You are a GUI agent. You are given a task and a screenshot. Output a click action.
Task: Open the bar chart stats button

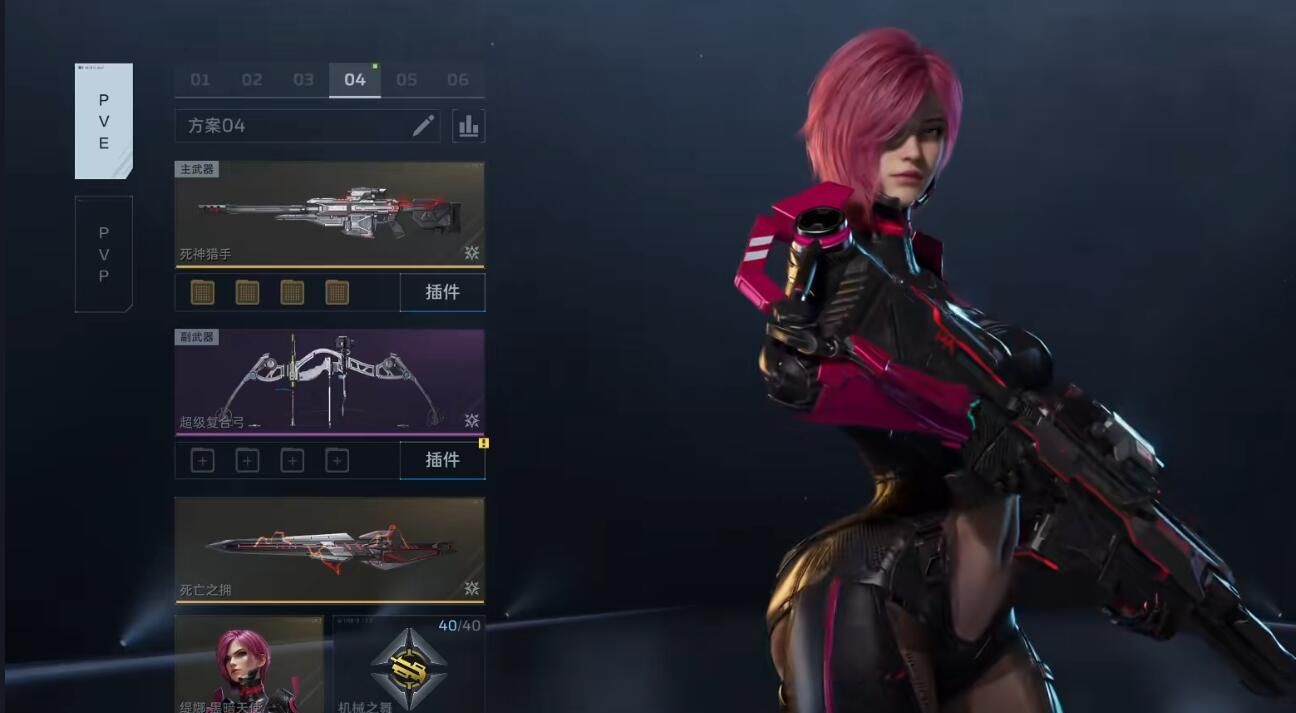click(468, 126)
